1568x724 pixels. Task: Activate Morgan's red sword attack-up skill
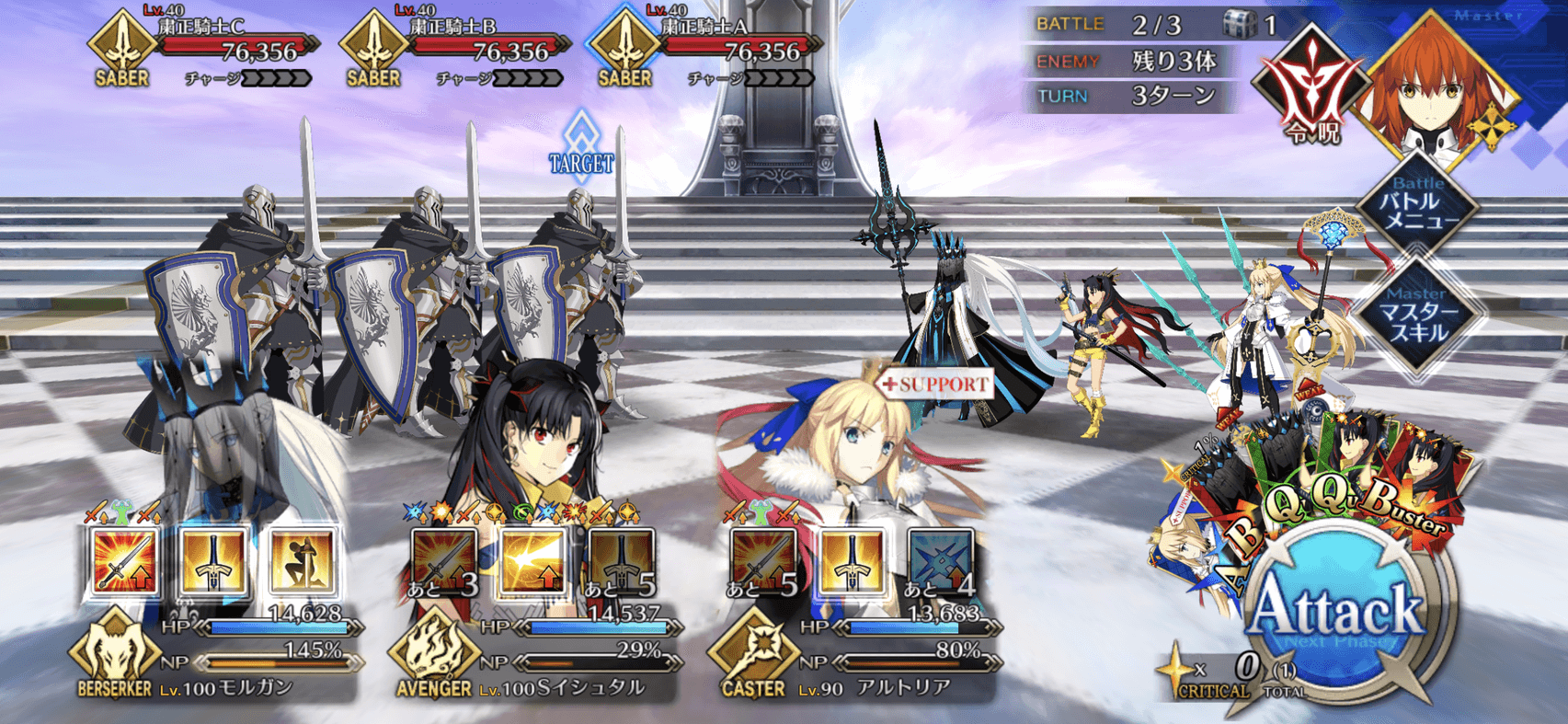click(x=126, y=561)
